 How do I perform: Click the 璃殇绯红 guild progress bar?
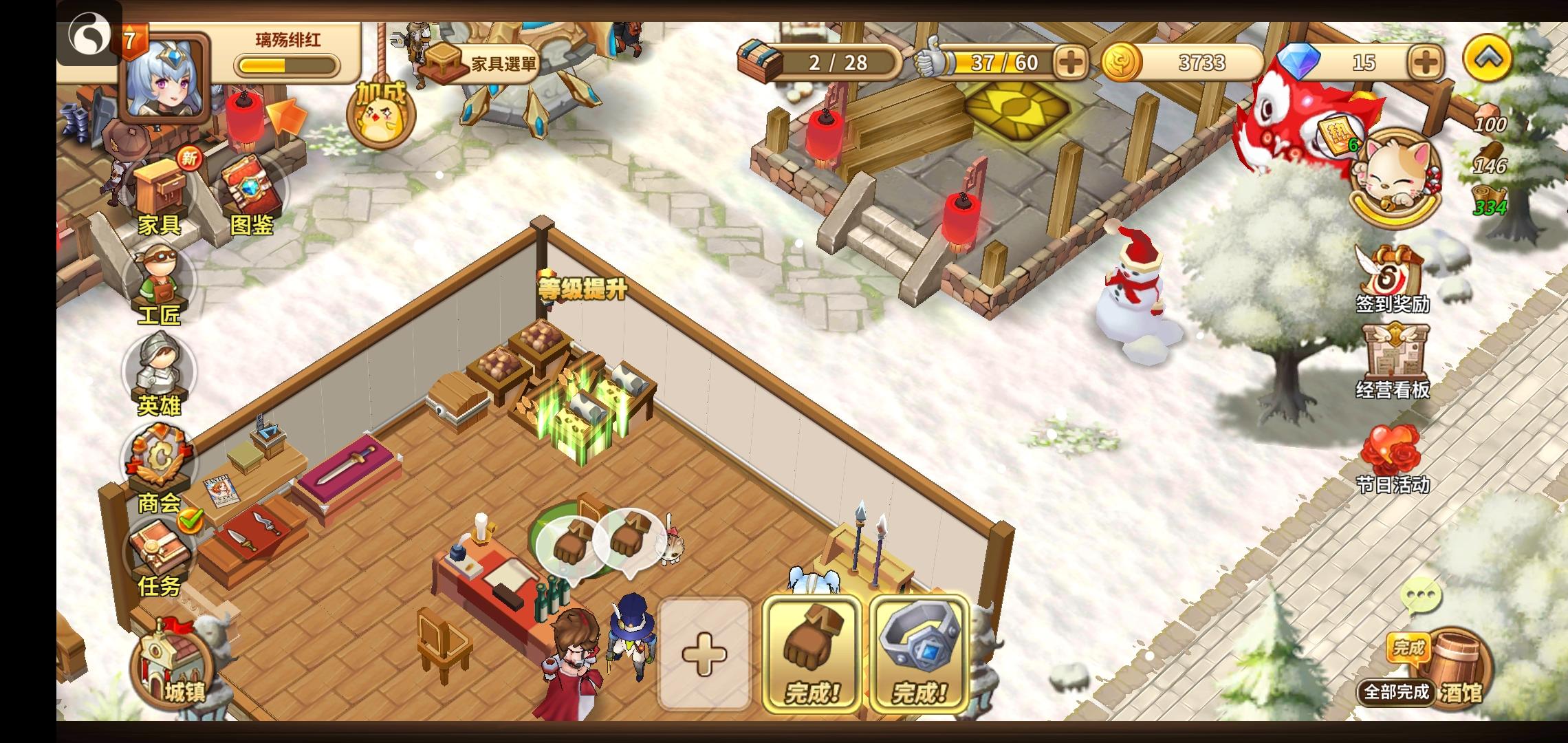pyautogui.click(x=289, y=63)
